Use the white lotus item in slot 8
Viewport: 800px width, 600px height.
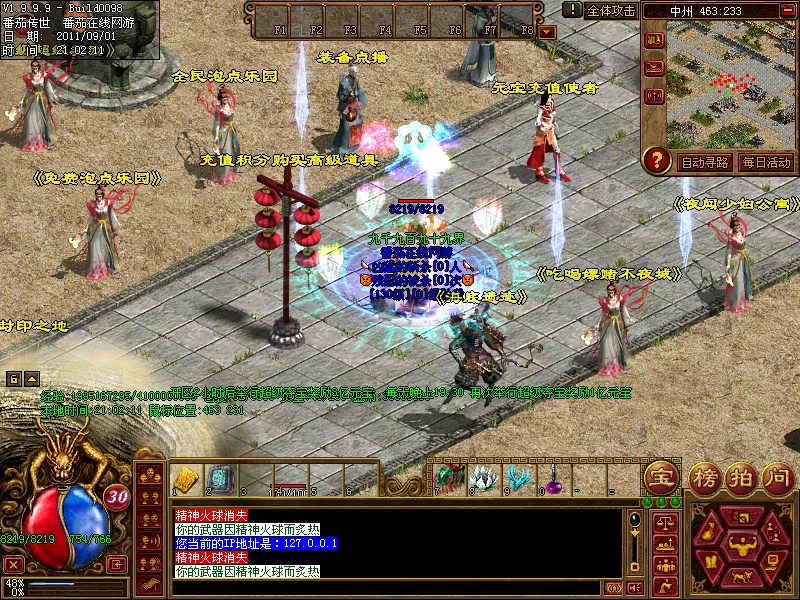483,478
